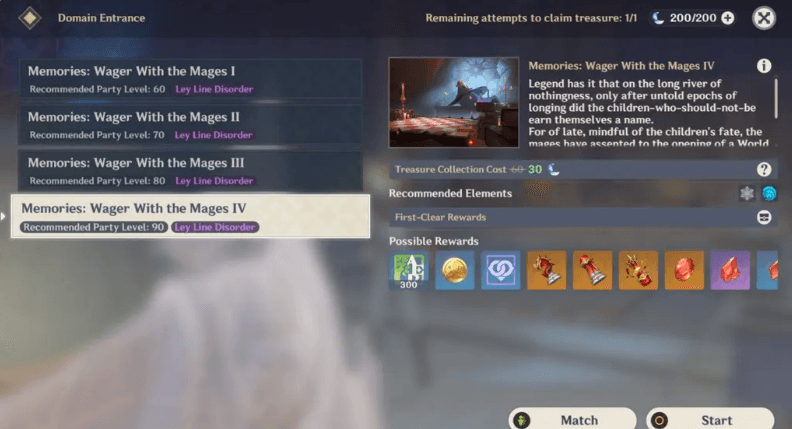This screenshot has height=429, width=792.
Task: Select Memories: Wager With the Mages IV
Action: (190, 216)
